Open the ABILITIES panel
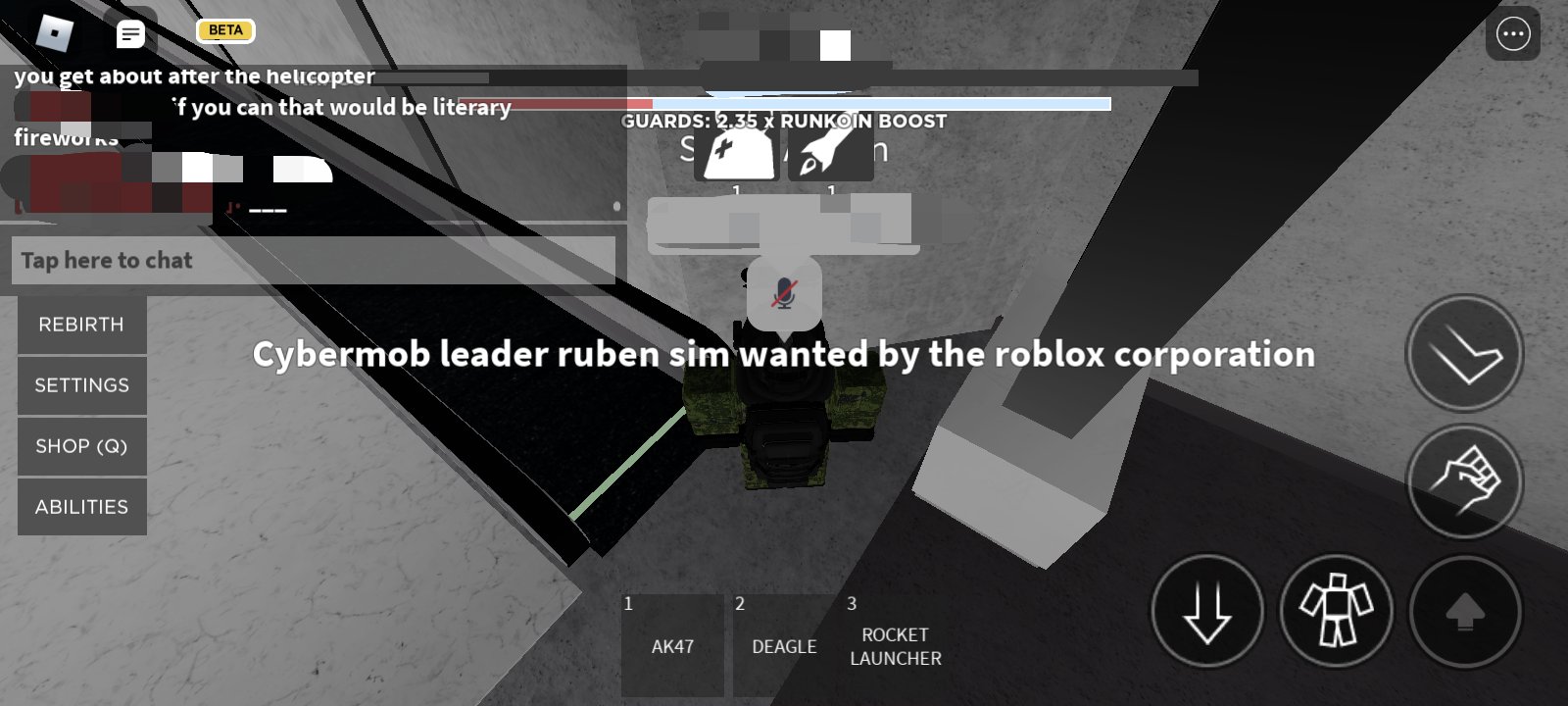 [x=81, y=507]
